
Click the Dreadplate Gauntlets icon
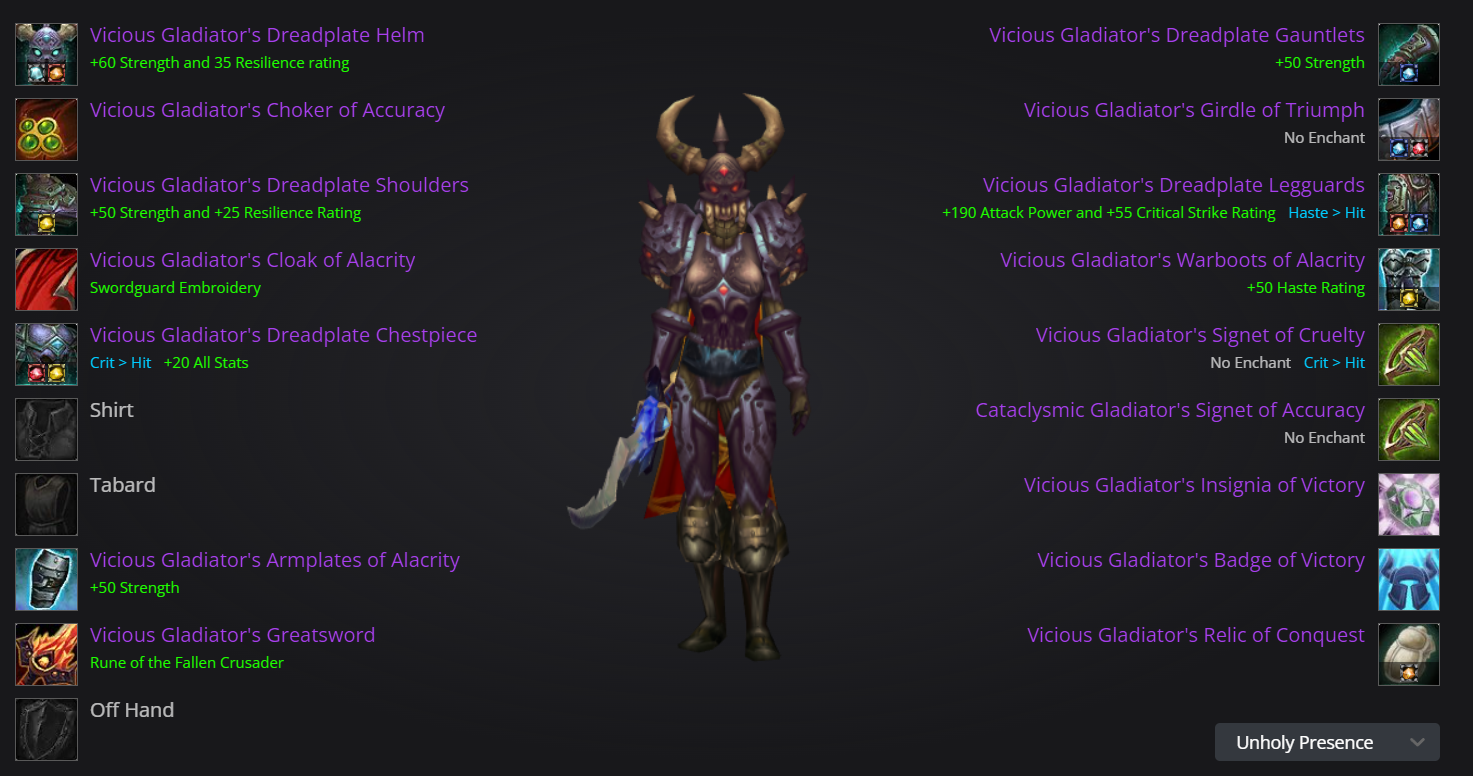point(1408,54)
